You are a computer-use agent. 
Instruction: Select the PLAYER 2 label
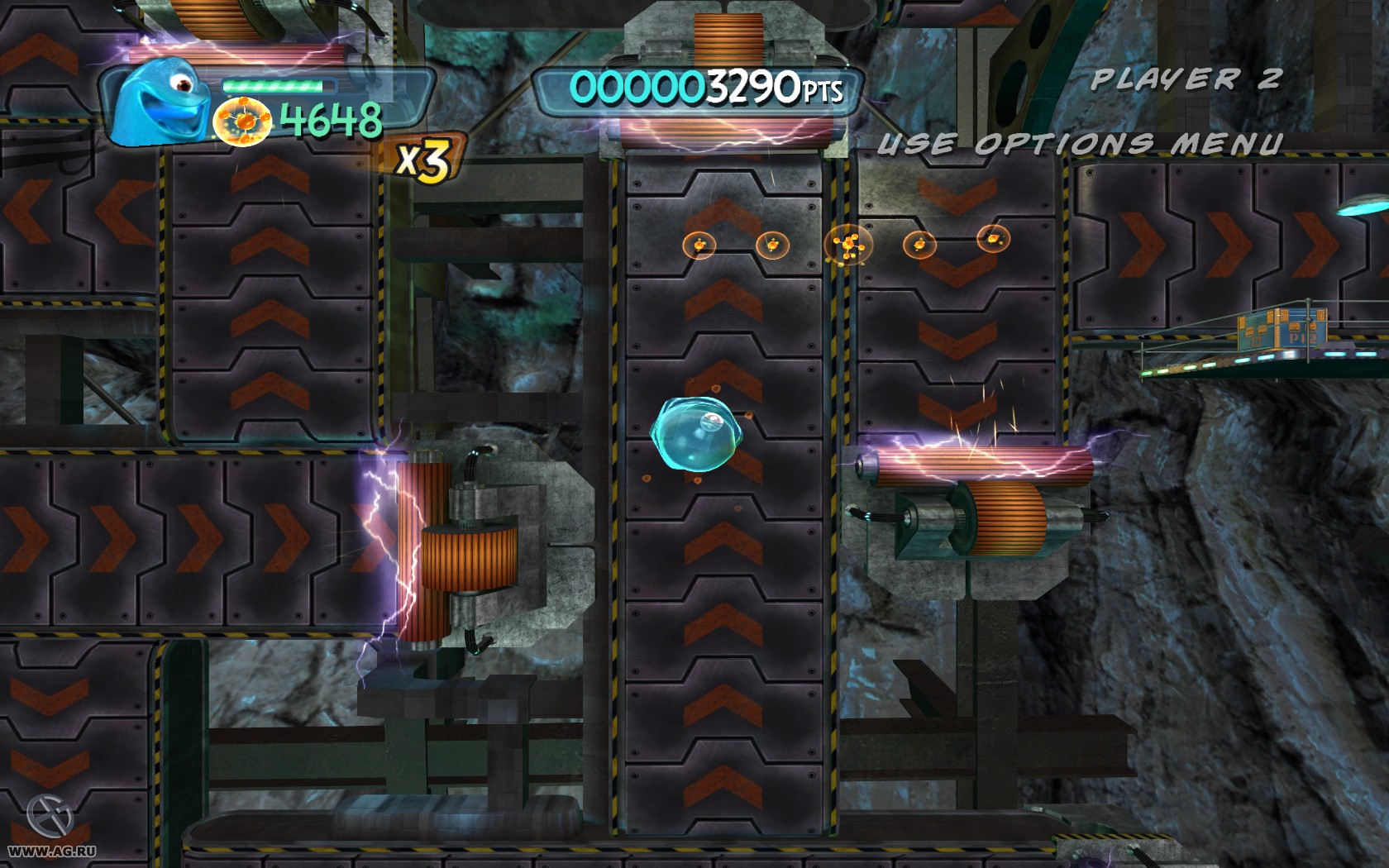pyautogui.click(x=1186, y=79)
